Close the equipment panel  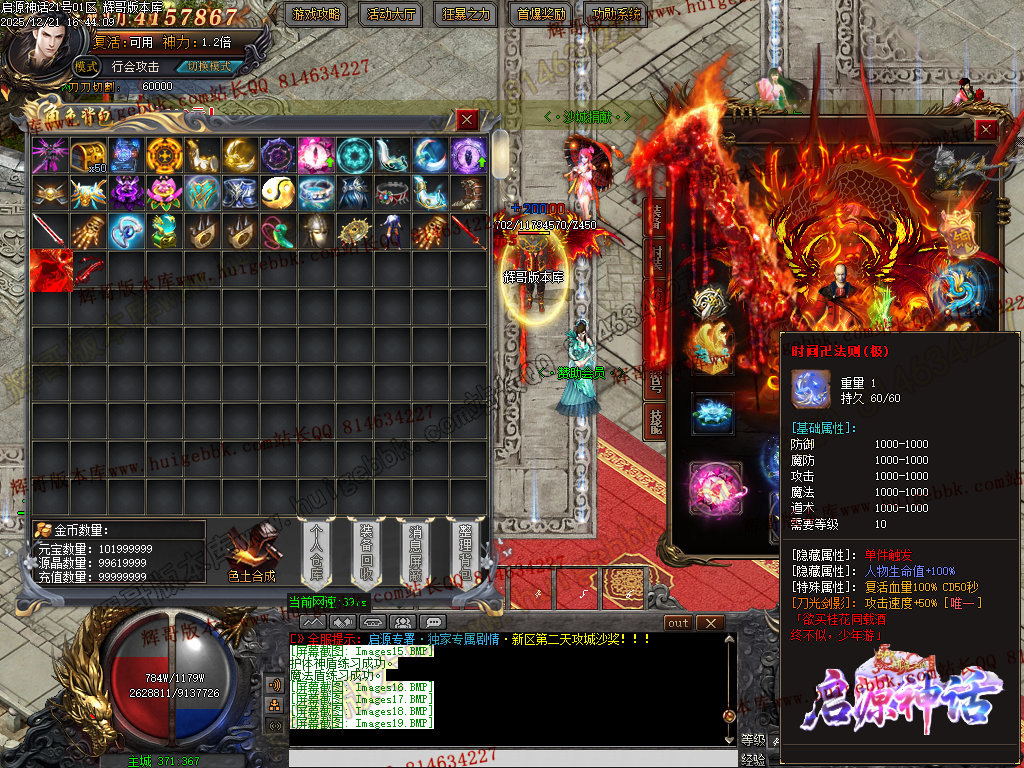point(986,130)
